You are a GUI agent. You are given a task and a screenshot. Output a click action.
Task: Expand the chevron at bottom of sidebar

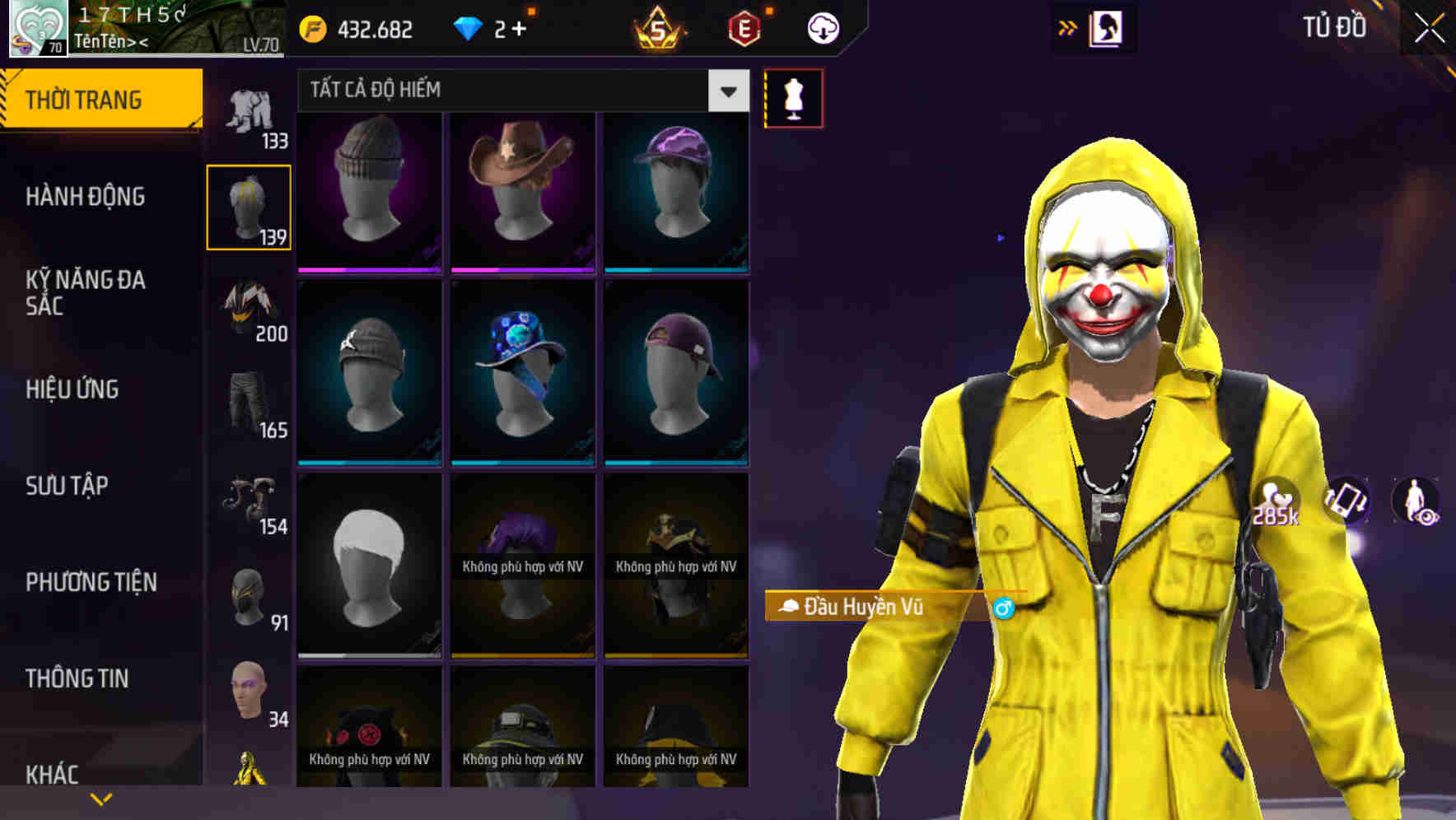pyautogui.click(x=100, y=798)
